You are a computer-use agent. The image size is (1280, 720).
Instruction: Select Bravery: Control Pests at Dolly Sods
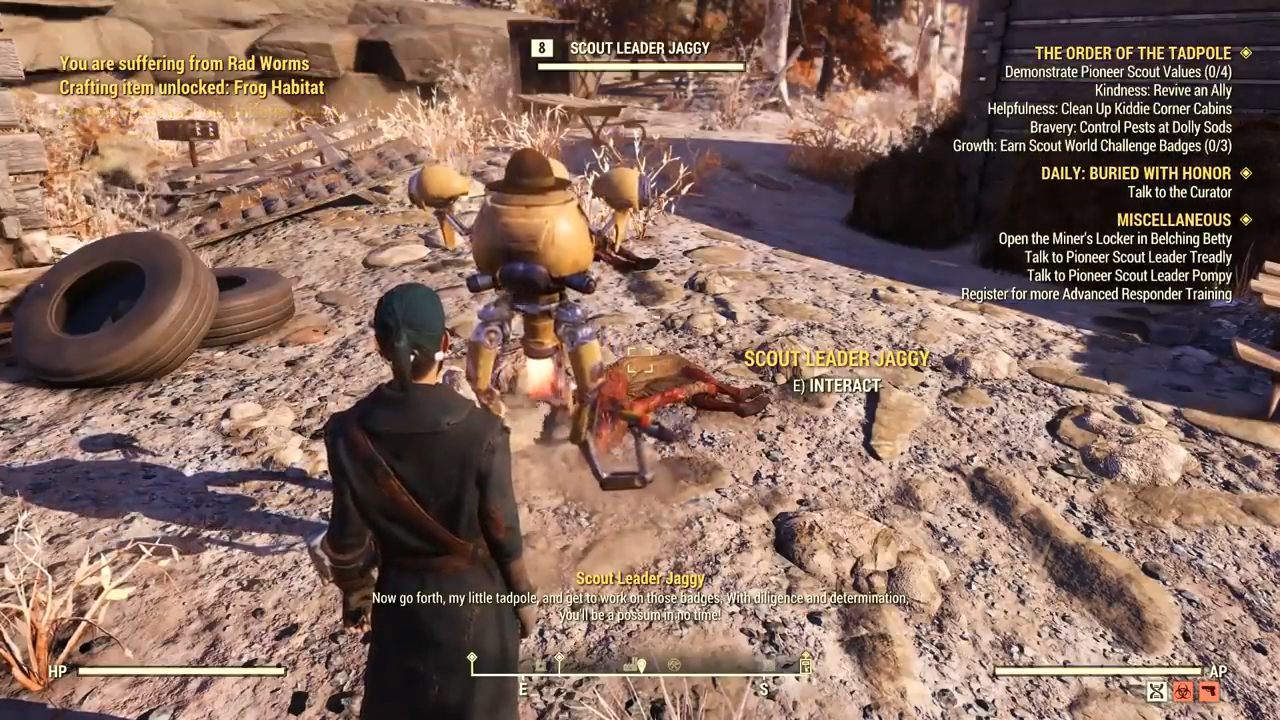(1130, 127)
